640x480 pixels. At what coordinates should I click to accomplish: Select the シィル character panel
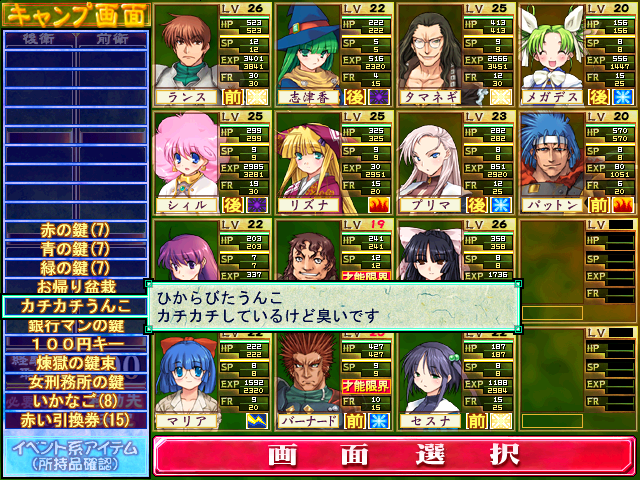213,163
